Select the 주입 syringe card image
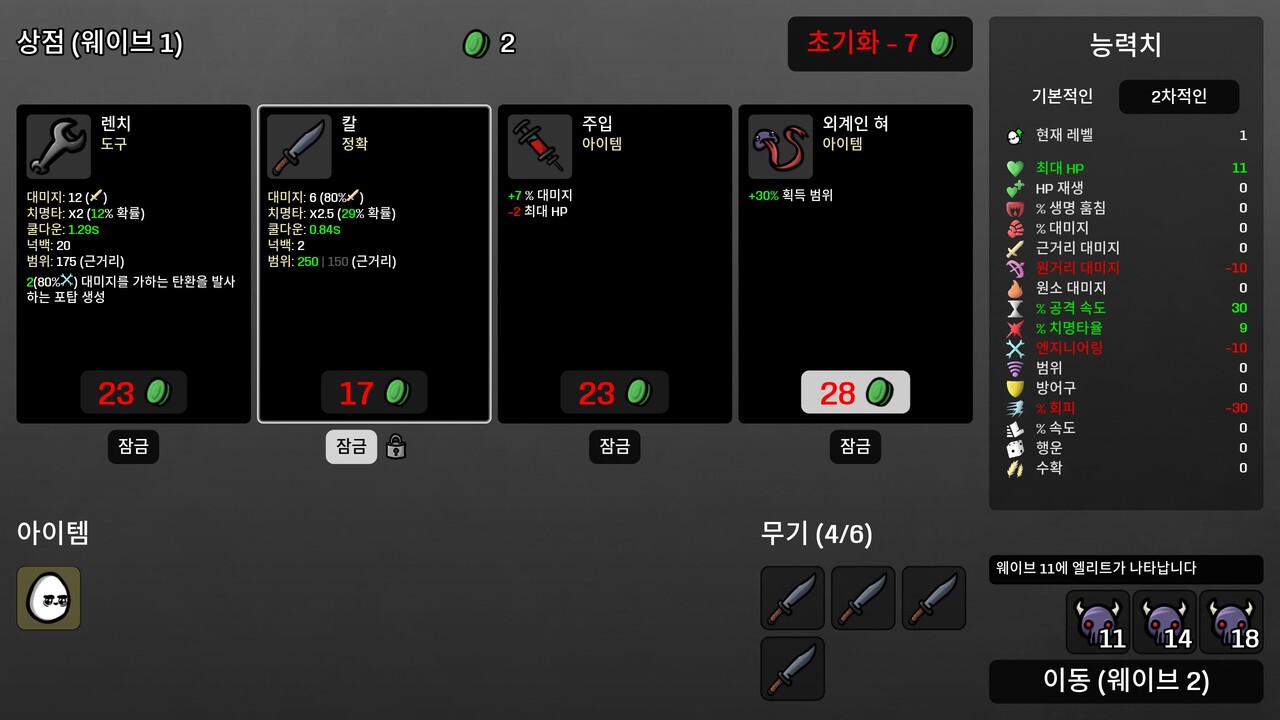 [540, 147]
